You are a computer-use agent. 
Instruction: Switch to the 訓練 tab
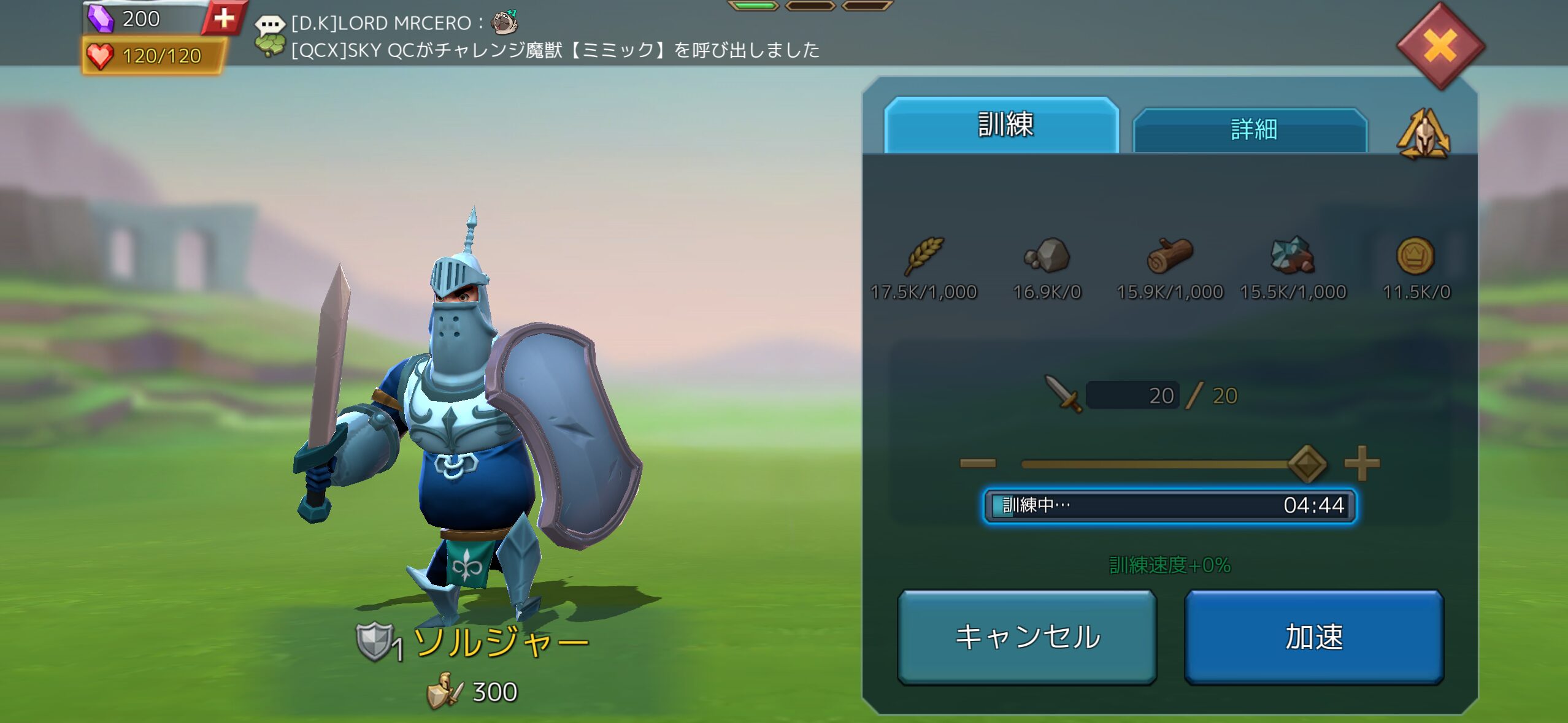(1004, 125)
